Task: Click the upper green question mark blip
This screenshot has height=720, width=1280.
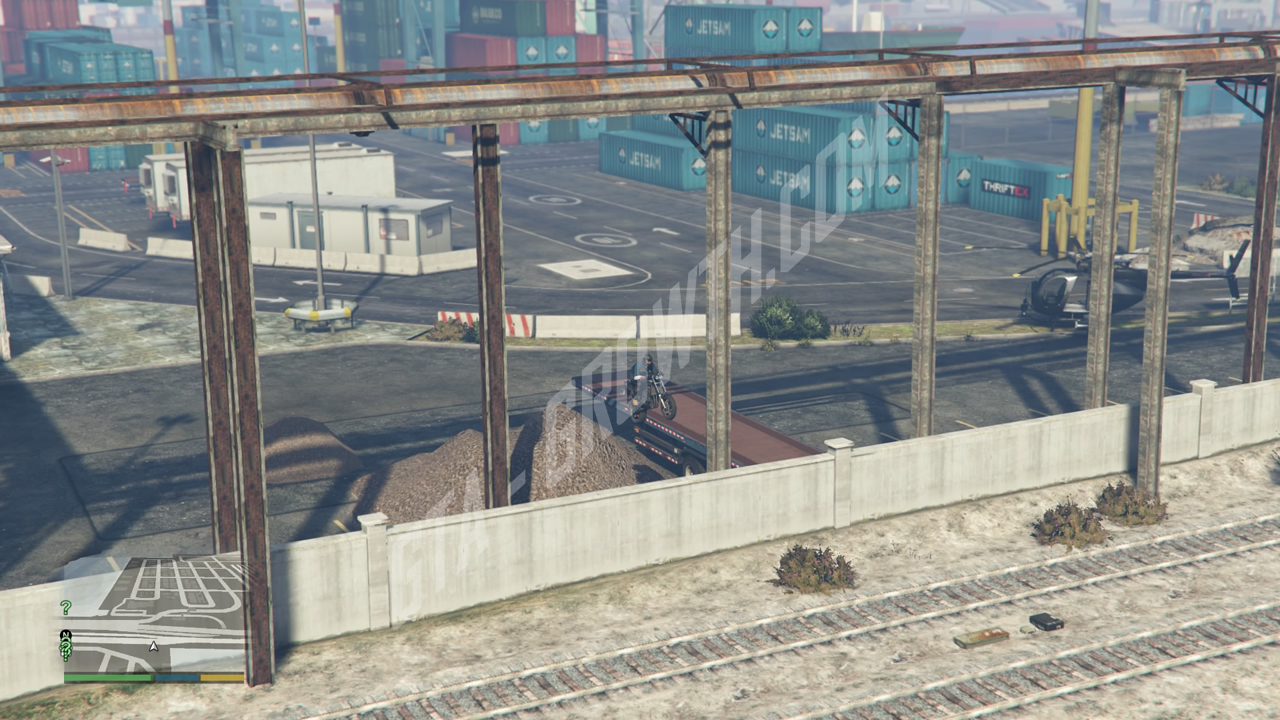Action: [66, 607]
